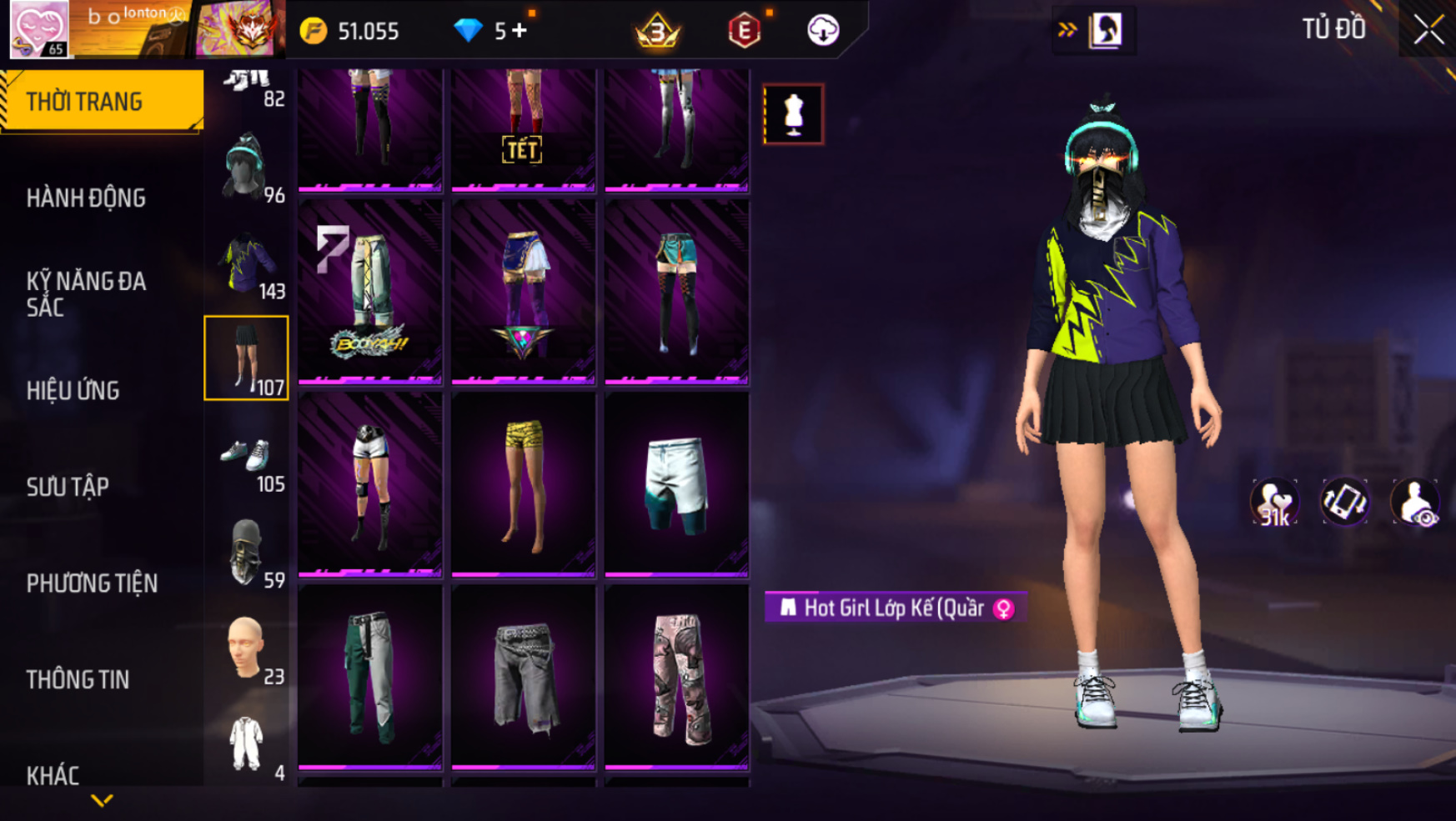The image size is (1456, 821).
Task: Choose the pink patterned pants
Action: click(x=676, y=677)
